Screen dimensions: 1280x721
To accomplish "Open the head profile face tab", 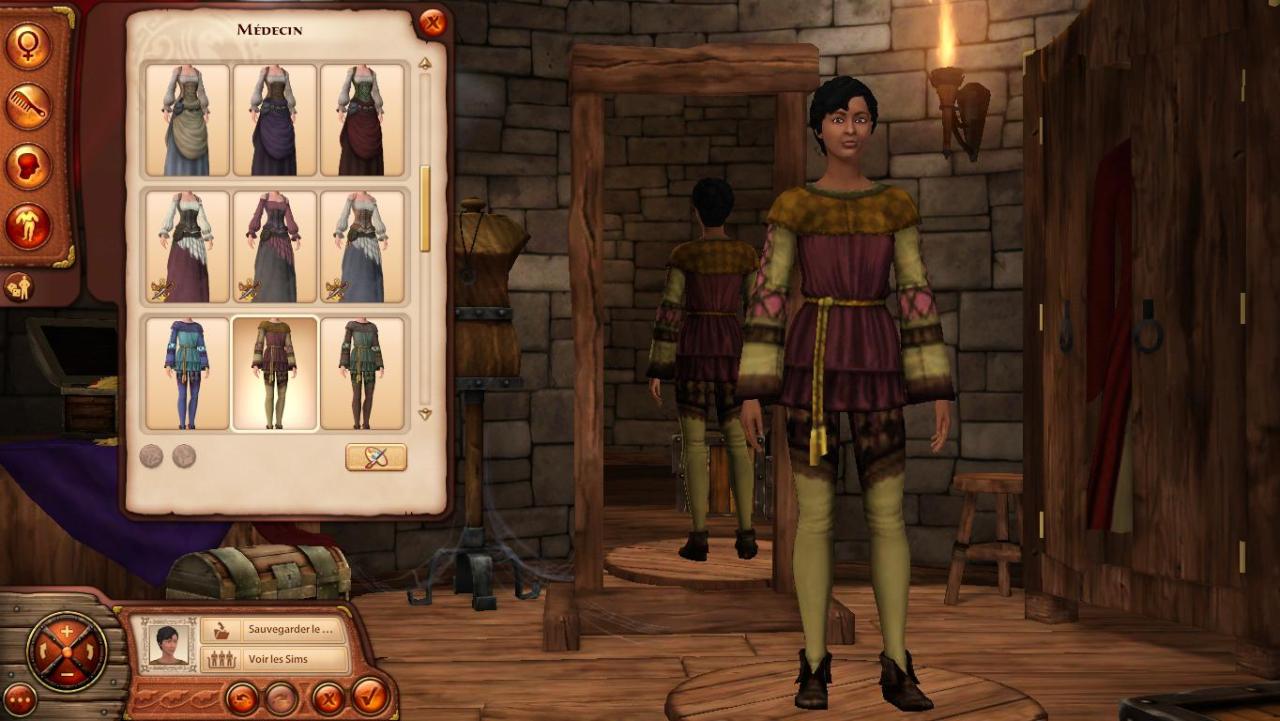I will 28,166.
